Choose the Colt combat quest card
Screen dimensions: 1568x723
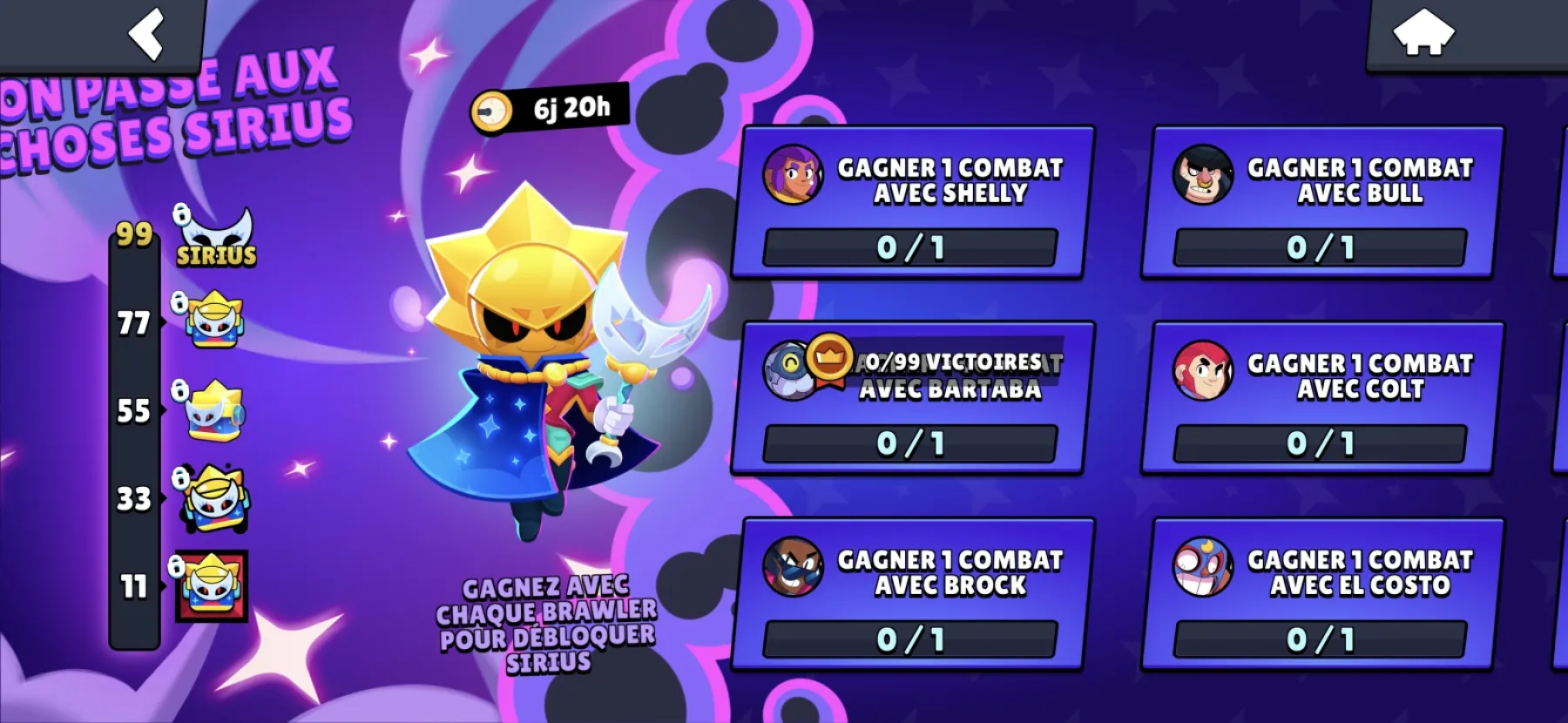[1322, 398]
